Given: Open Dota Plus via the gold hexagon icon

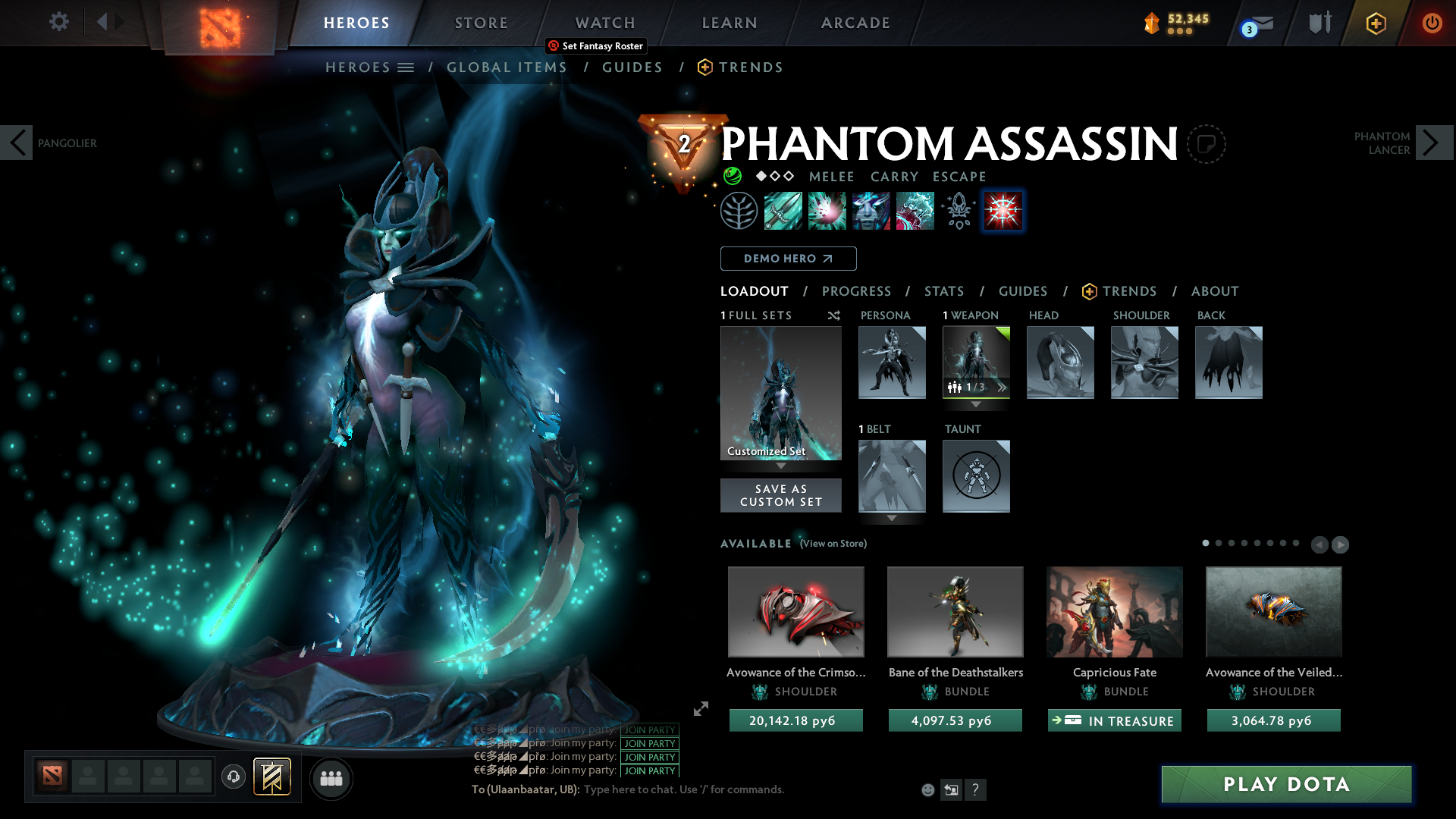Looking at the screenshot, I should (x=1375, y=23).
